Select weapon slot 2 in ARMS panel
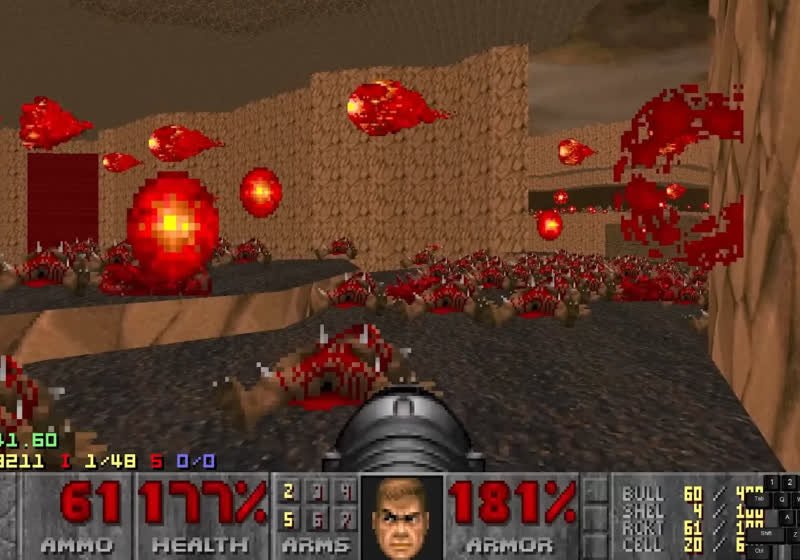This screenshot has width=800, height=560. point(289,491)
